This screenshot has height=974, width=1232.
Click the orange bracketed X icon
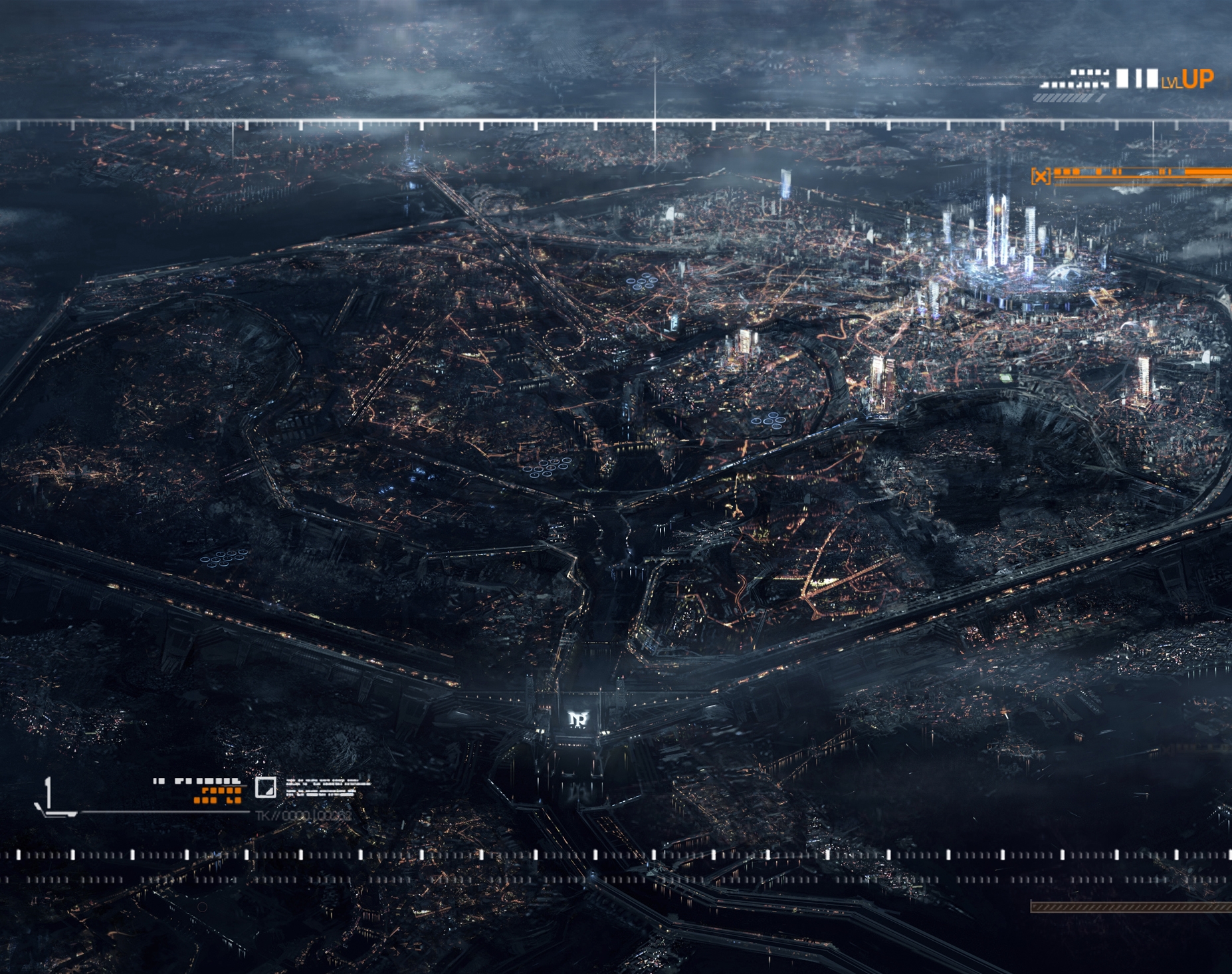(1040, 176)
